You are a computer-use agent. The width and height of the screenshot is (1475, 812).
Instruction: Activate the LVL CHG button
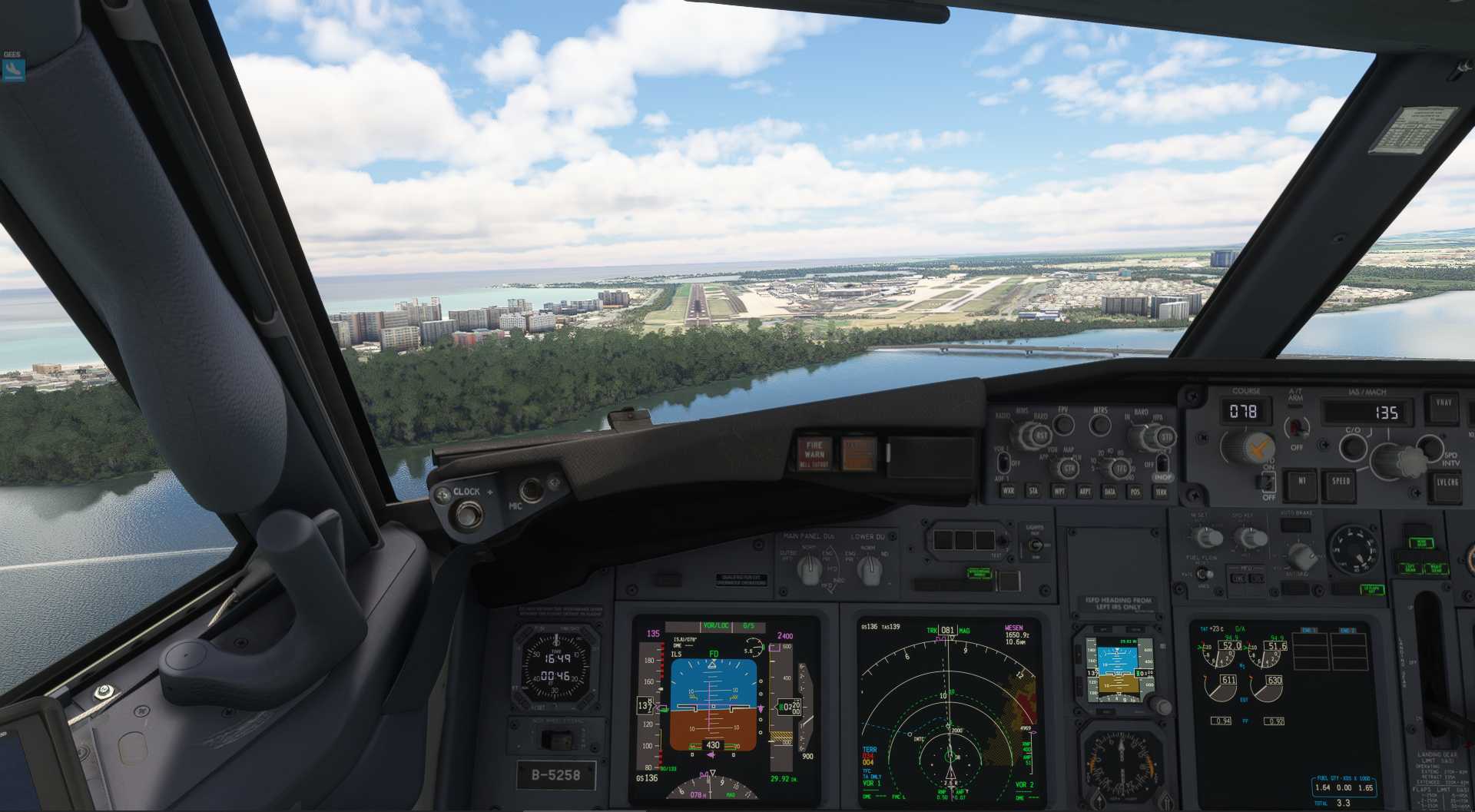point(1447,486)
